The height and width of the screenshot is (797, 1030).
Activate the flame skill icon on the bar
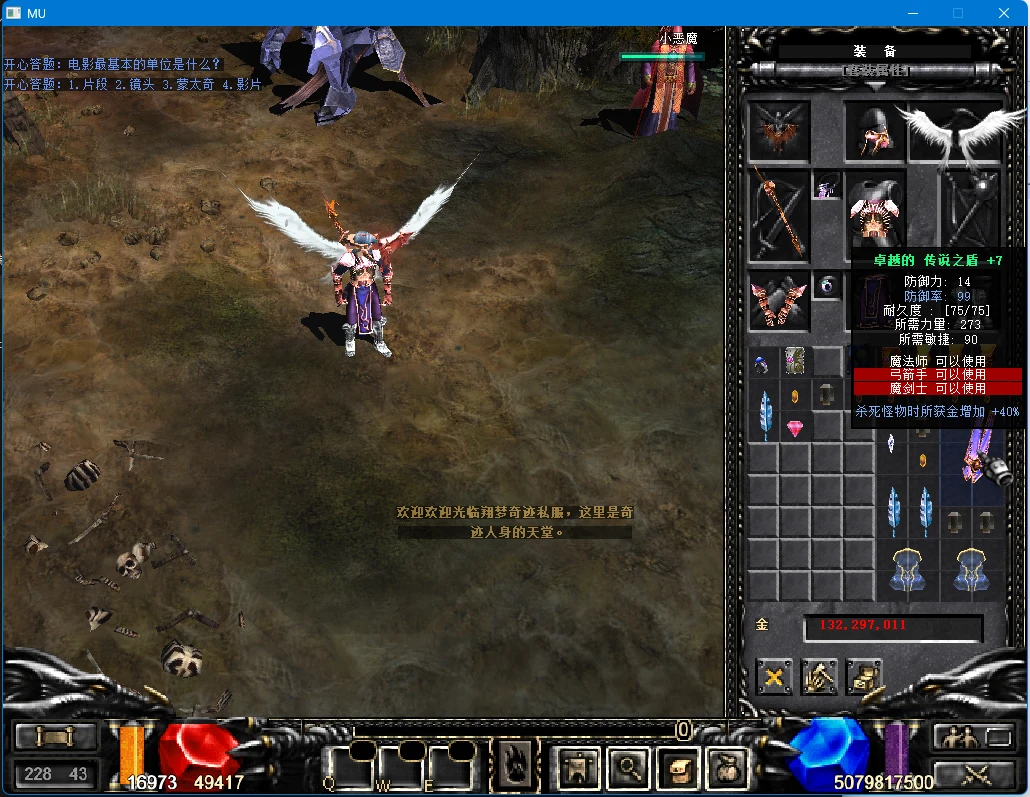[517, 766]
